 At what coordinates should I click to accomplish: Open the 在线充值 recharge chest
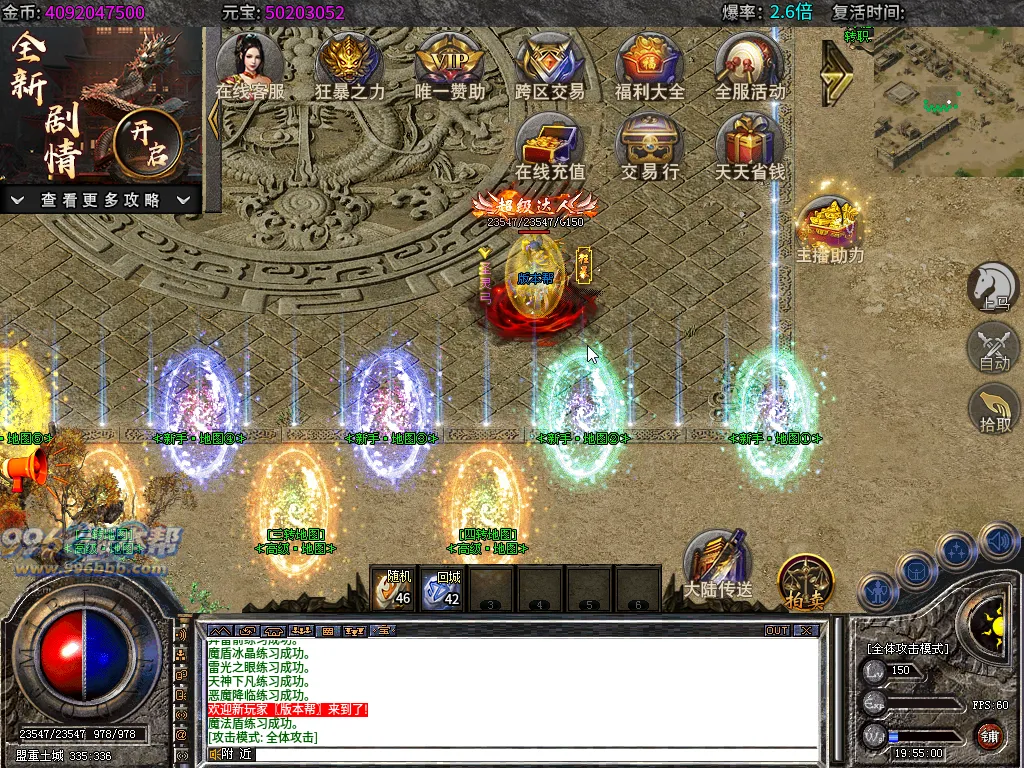tap(549, 143)
